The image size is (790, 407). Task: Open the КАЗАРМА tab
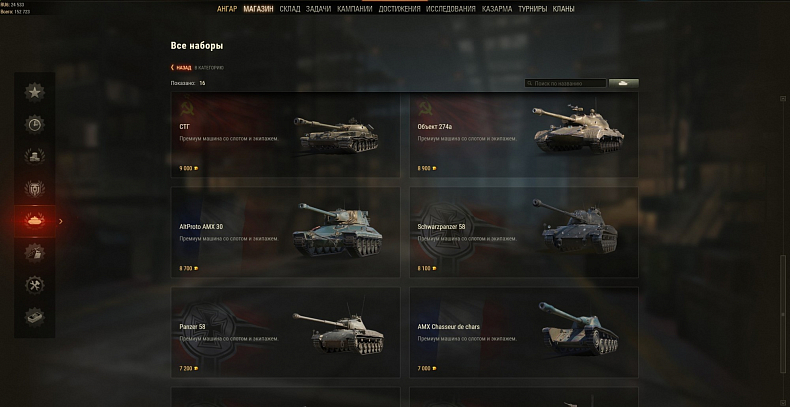(x=494, y=8)
